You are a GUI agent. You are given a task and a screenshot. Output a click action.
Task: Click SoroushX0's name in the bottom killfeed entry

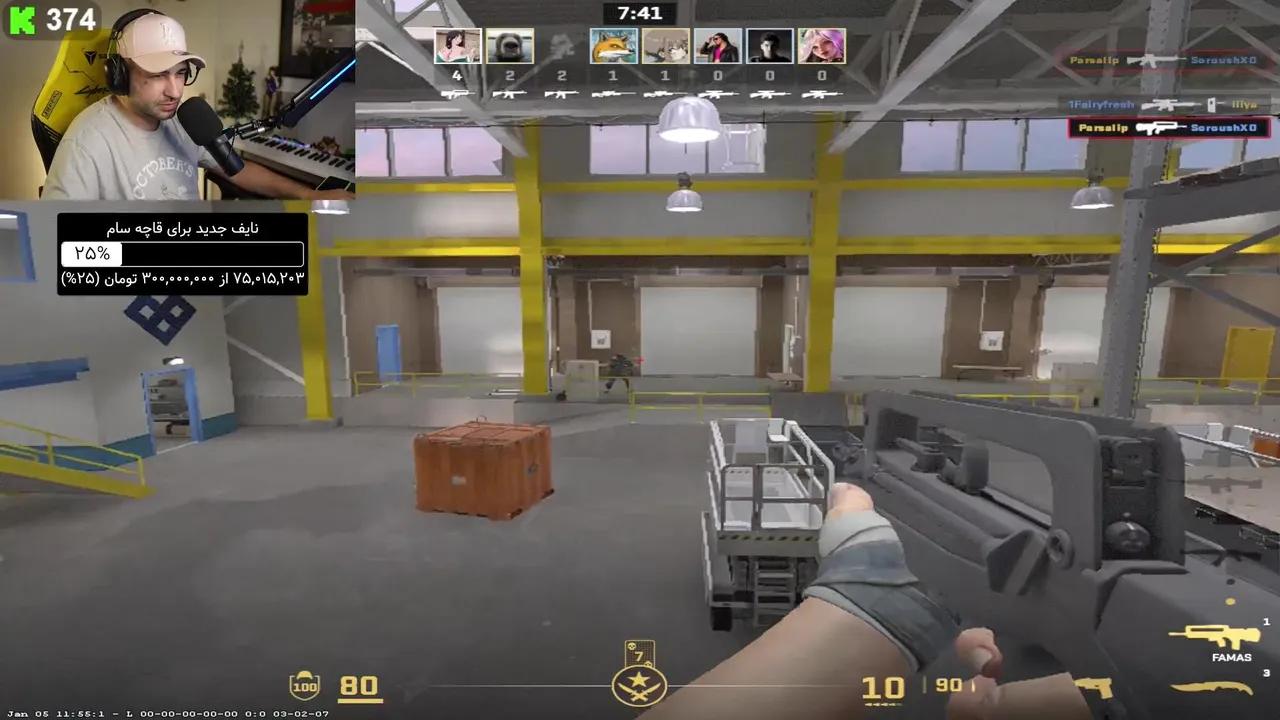[1224, 127]
